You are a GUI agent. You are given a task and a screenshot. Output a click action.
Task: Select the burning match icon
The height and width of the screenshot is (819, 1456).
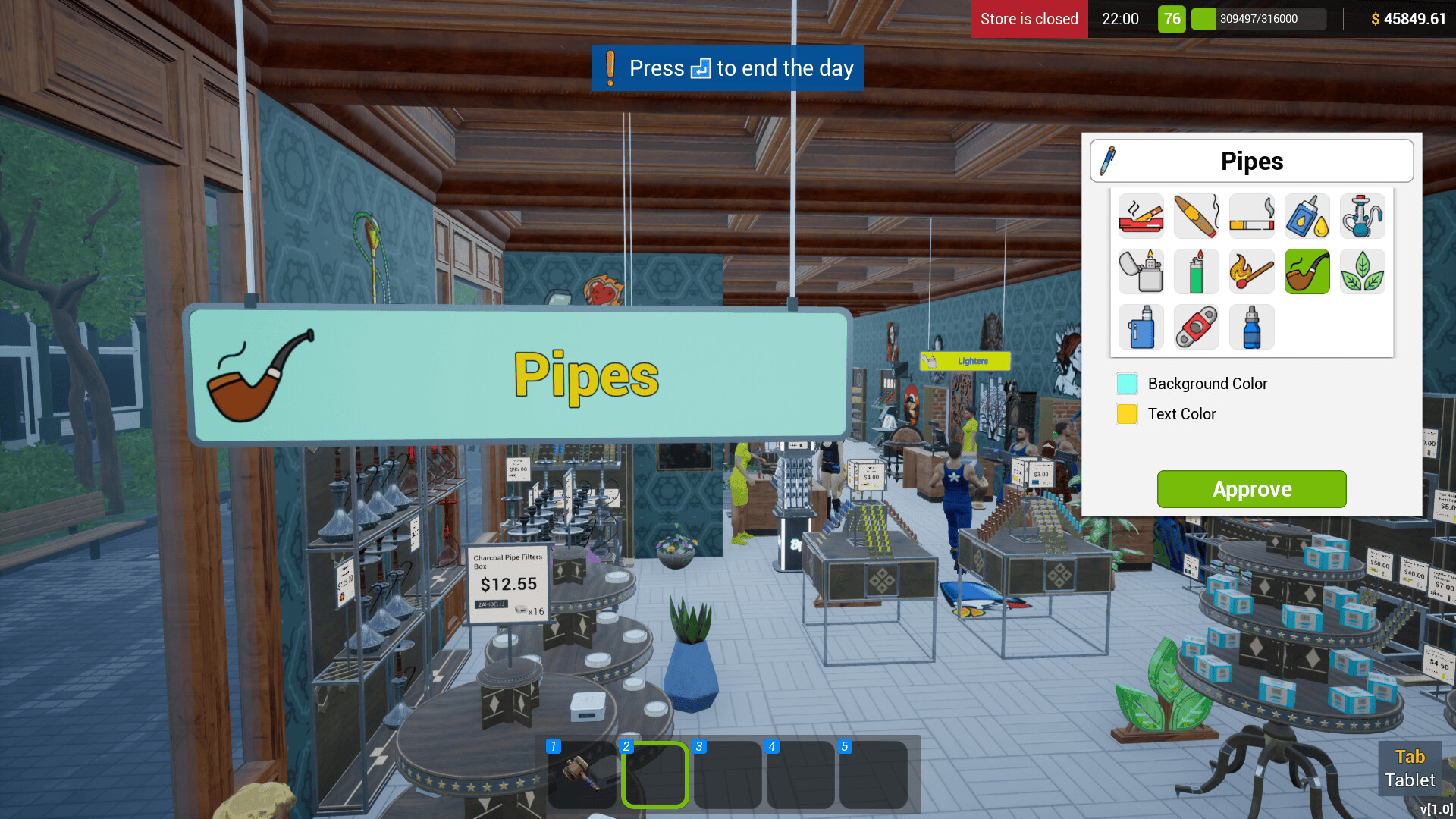click(1251, 271)
